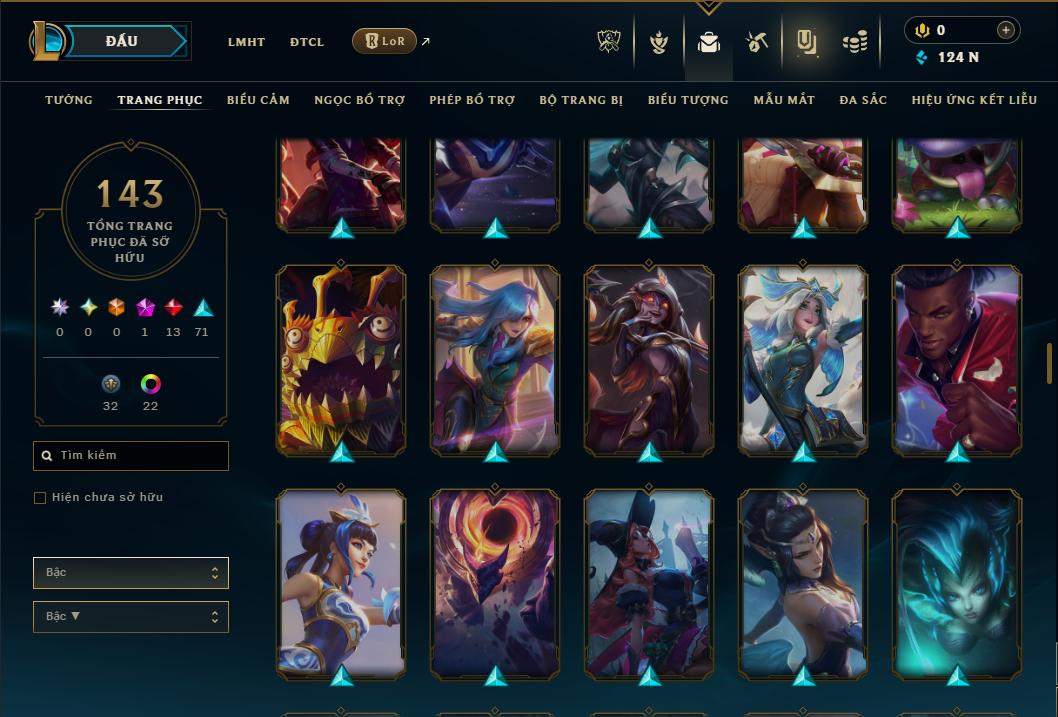
Task: Click the ĐẤU play button
Action: pyautogui.click(x=122, y=41)
